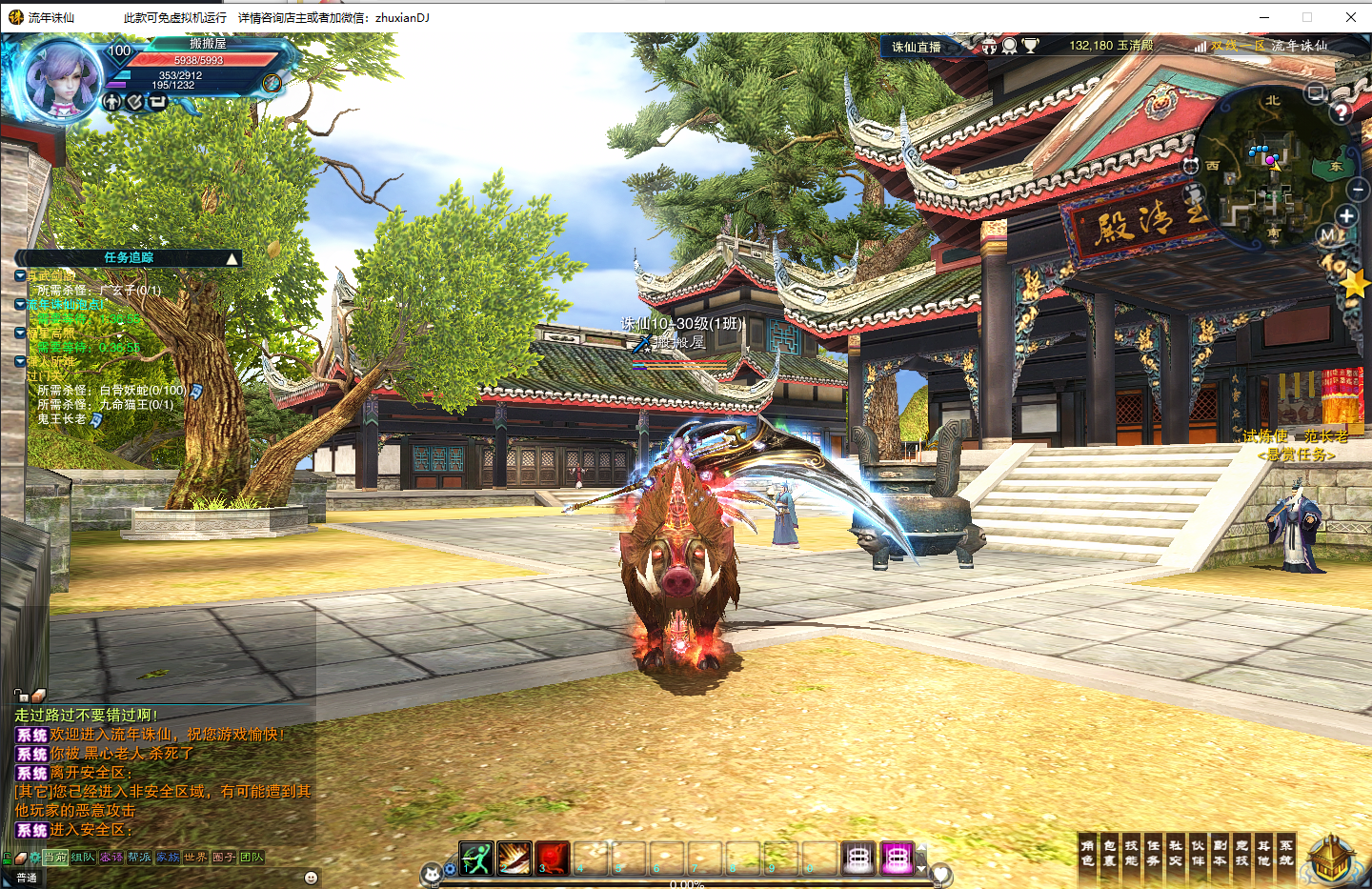Open the 包裹 inventory bag

click(1110, 853)
